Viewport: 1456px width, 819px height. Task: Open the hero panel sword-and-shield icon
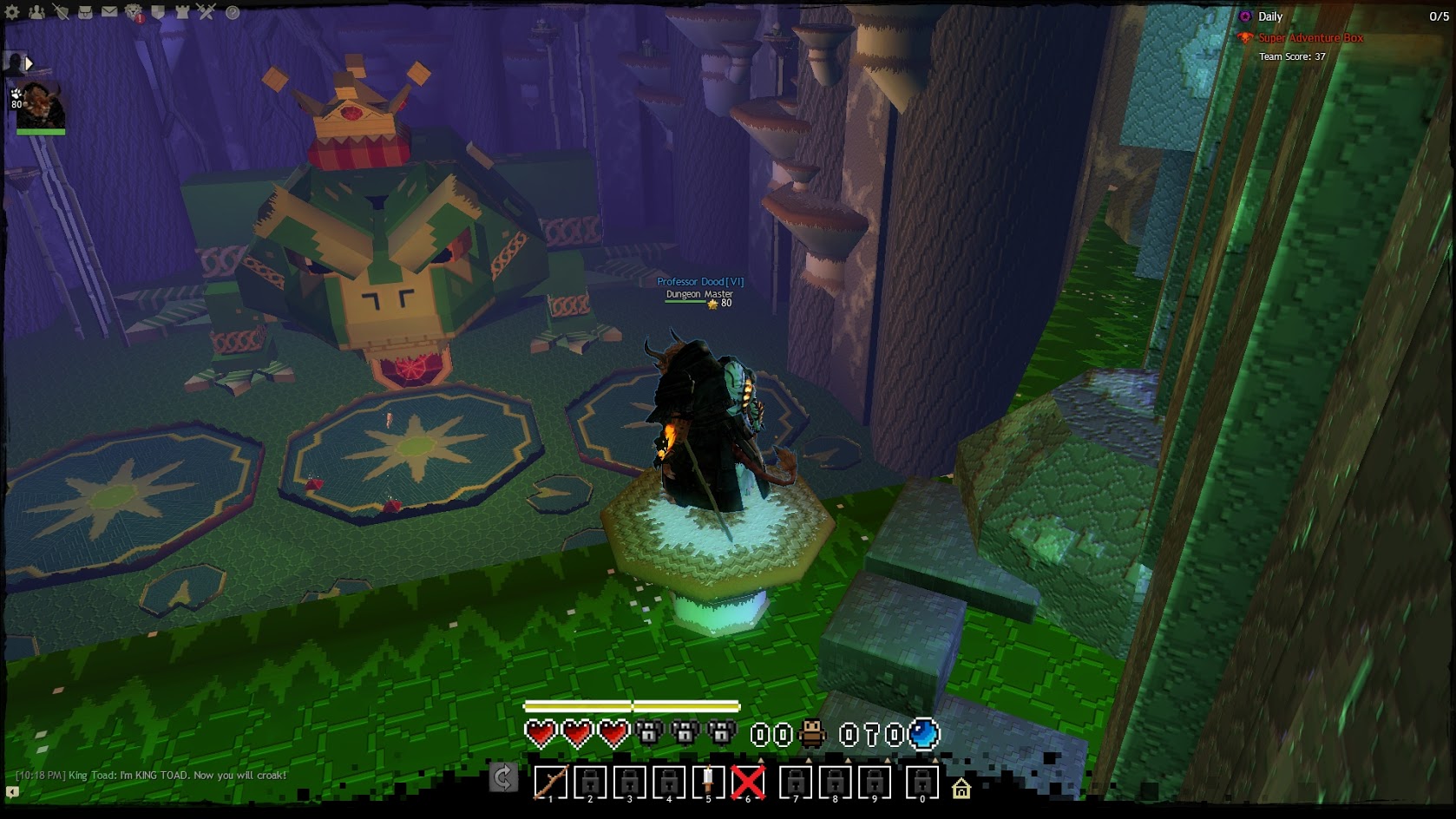pyautogui.click(x=61, y=12)
